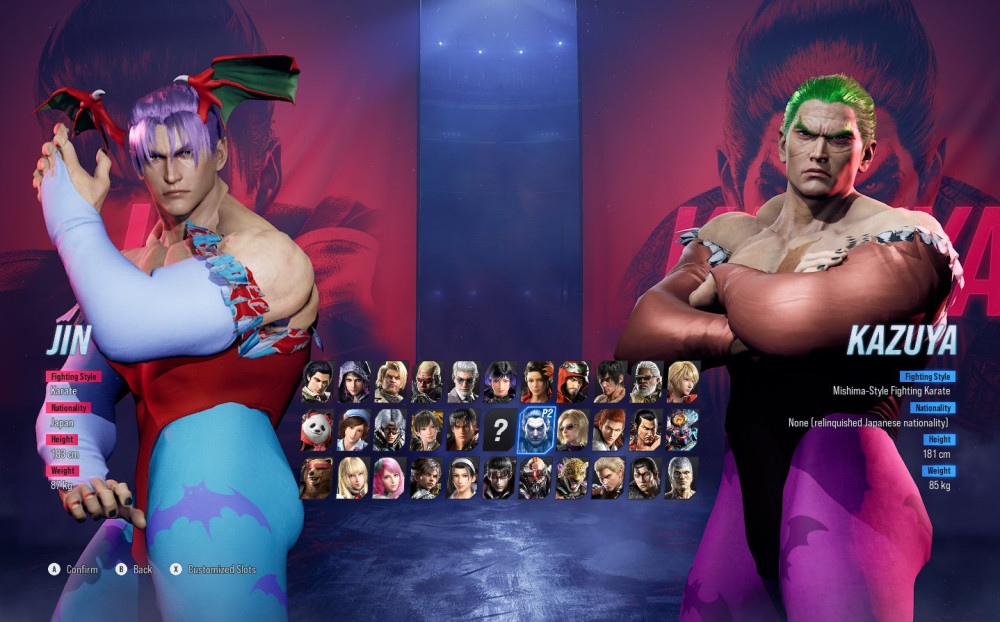The height and width of the screenshot is (622, 1000).
Task: Select the Panda character portrait
Action: point(318,430)
